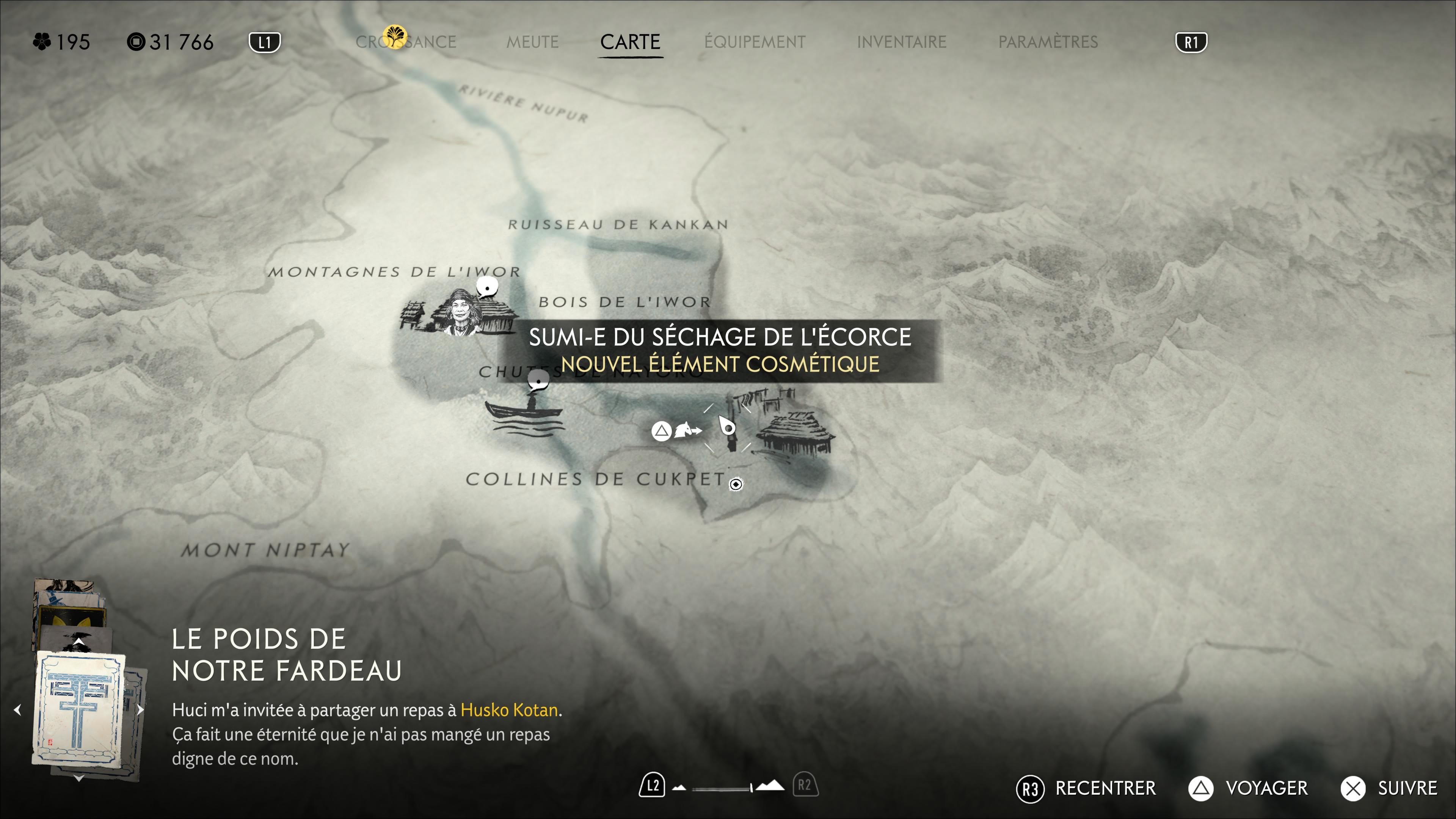Adjust the map zoom slider
1456x819 pixels.
tap(729, 787)
